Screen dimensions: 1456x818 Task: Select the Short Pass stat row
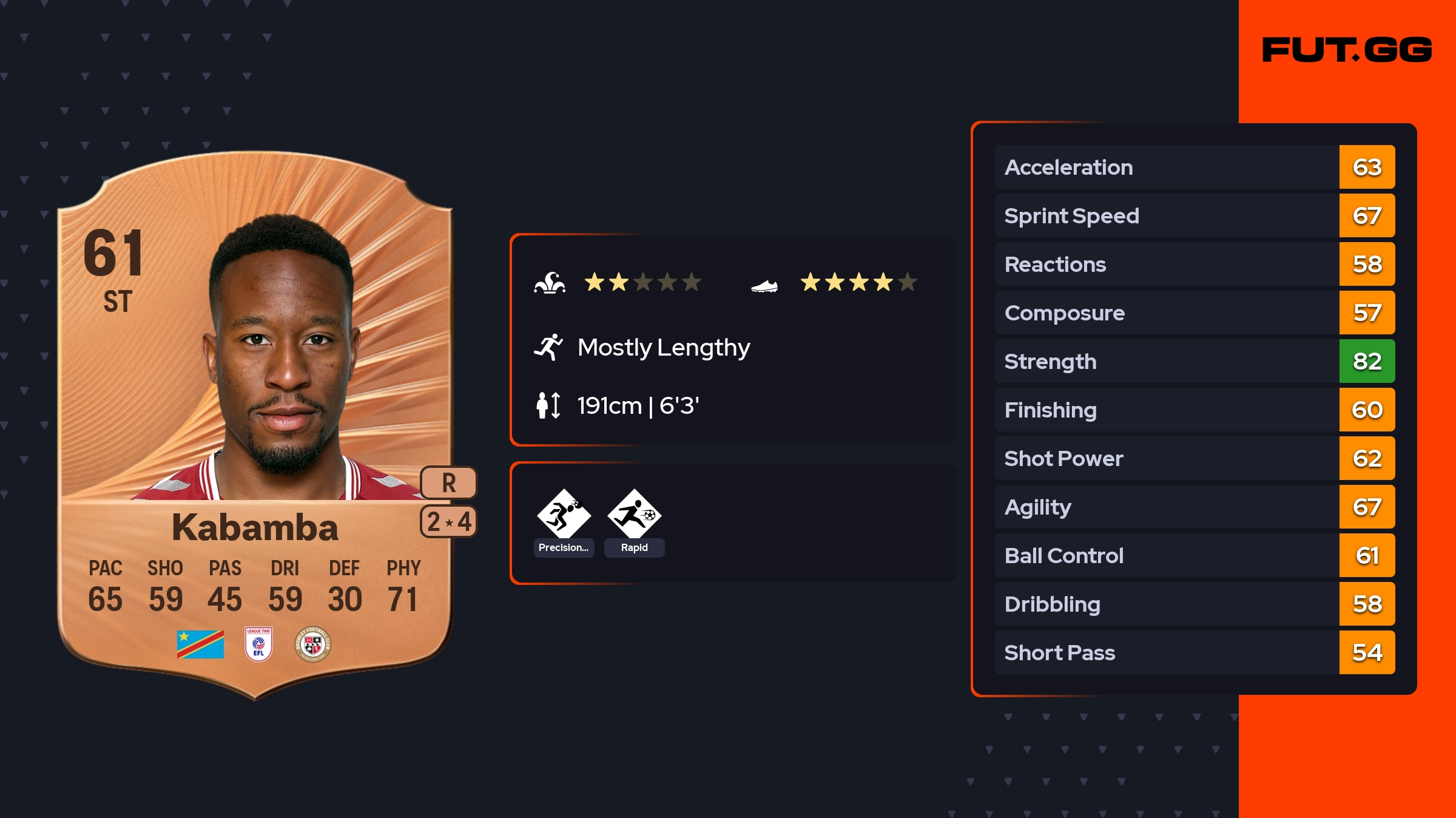(1194, 652)
